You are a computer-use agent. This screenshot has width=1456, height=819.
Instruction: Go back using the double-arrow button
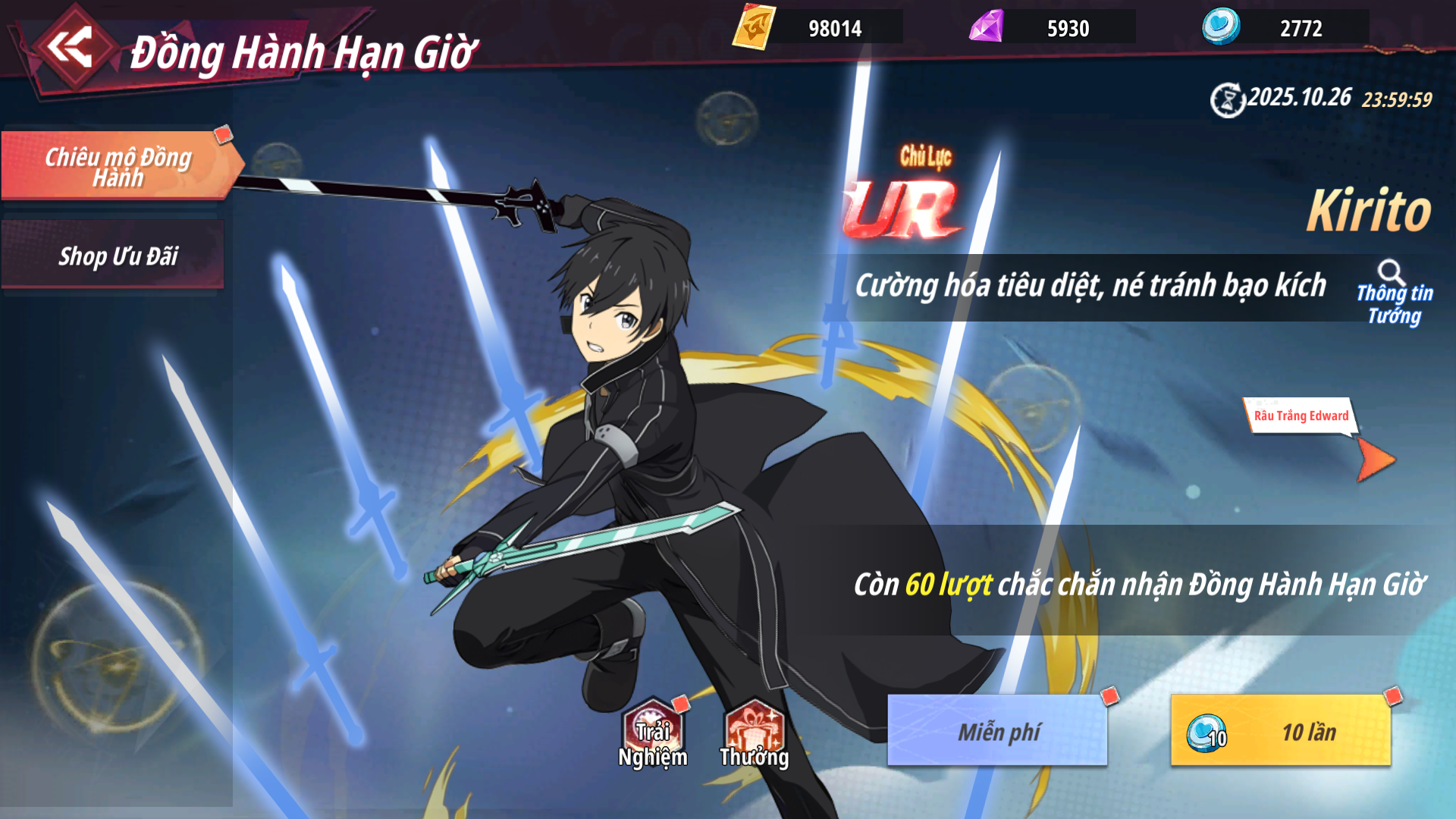coord(71,48)
